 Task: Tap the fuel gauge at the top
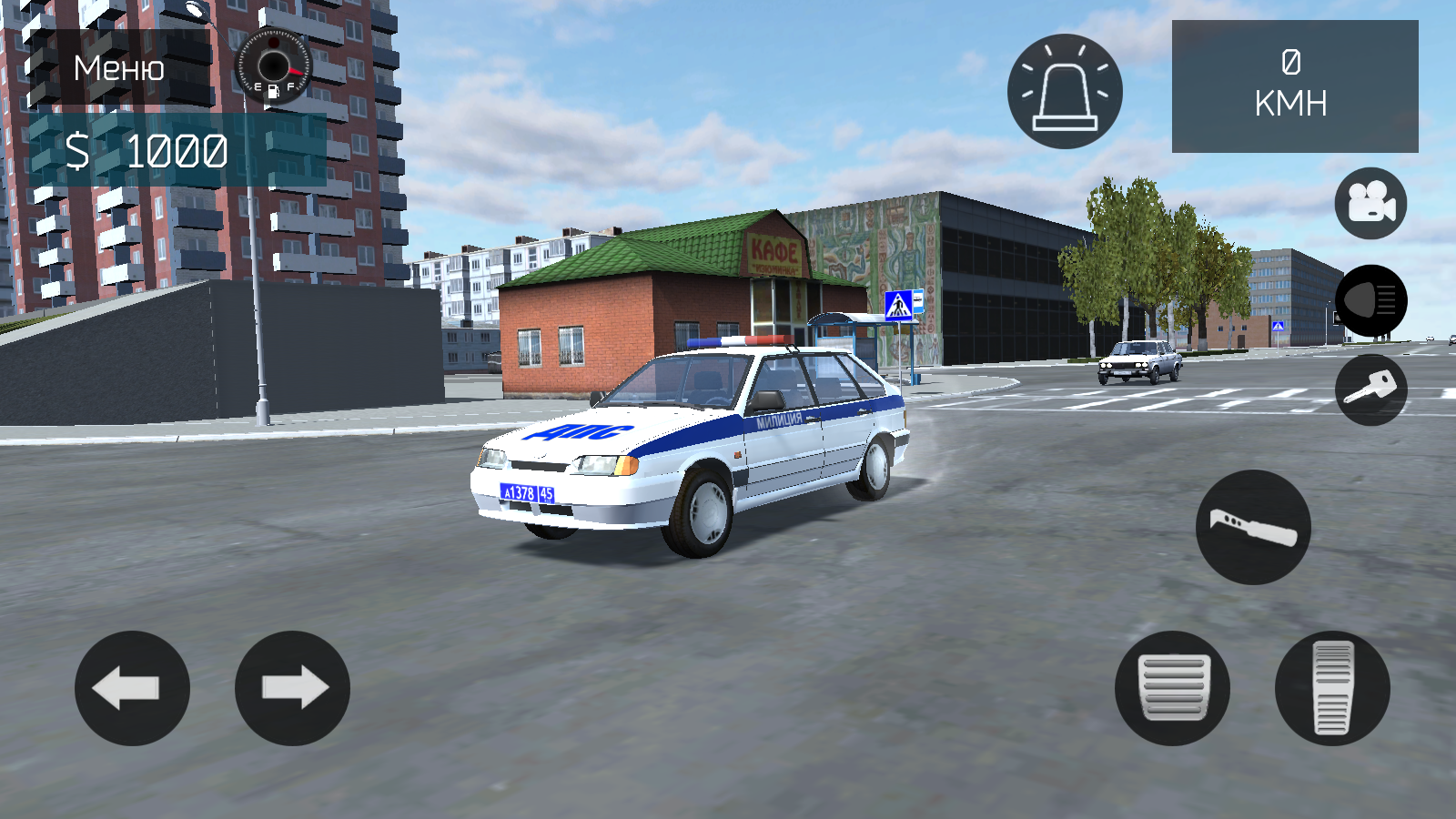click(273, 66)
